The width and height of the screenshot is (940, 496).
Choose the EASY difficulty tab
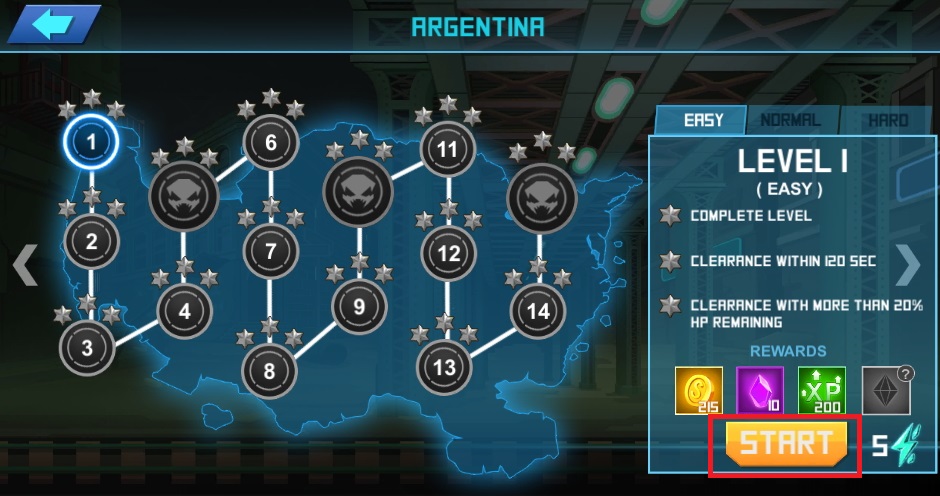[702, 120]
